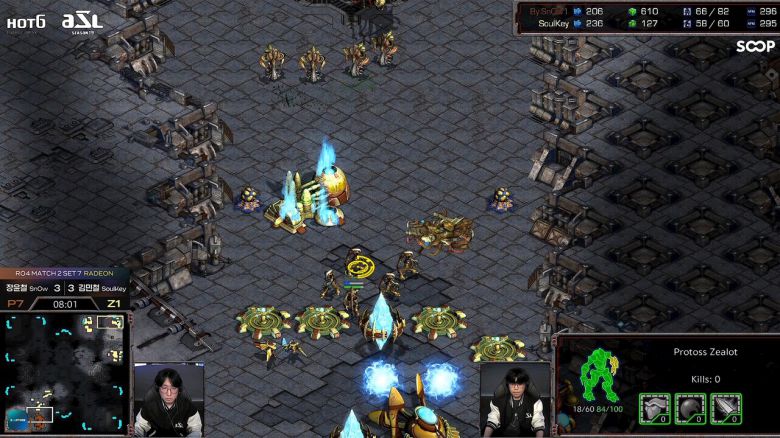This screenshot has height=438, width=780.
Task: Click the minimap in the bottom-left corner
Action: click(64, 370)
